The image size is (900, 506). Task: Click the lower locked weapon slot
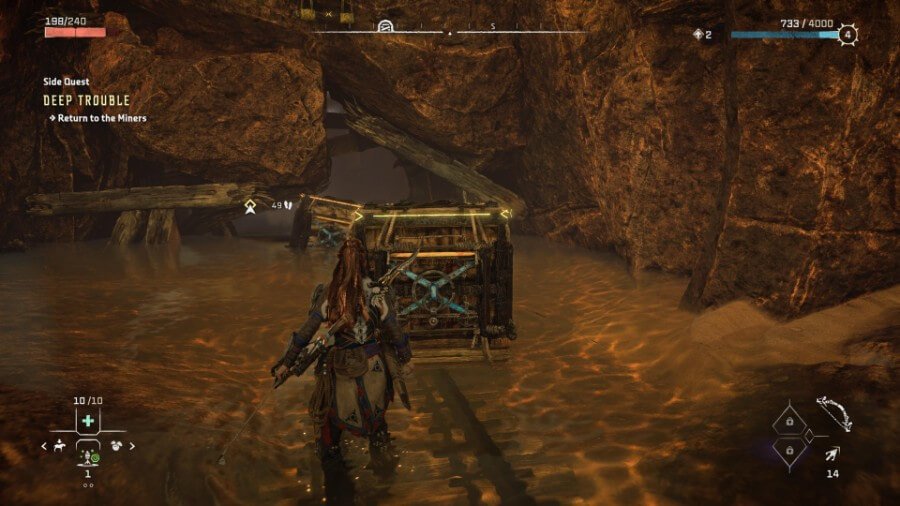tap(789, 452)
